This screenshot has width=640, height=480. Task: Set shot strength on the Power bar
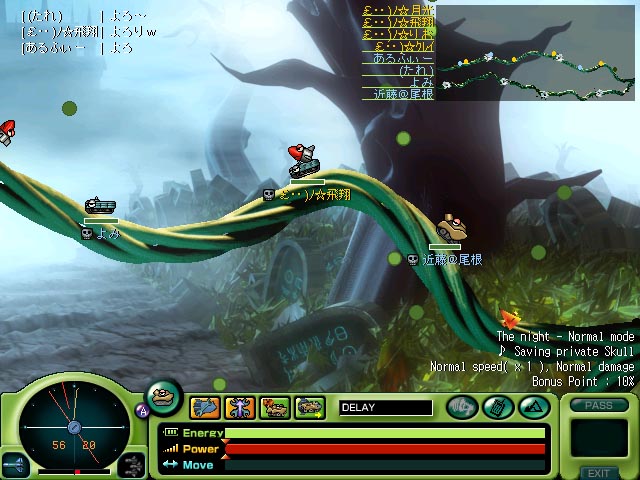click(x=385, y=449)
